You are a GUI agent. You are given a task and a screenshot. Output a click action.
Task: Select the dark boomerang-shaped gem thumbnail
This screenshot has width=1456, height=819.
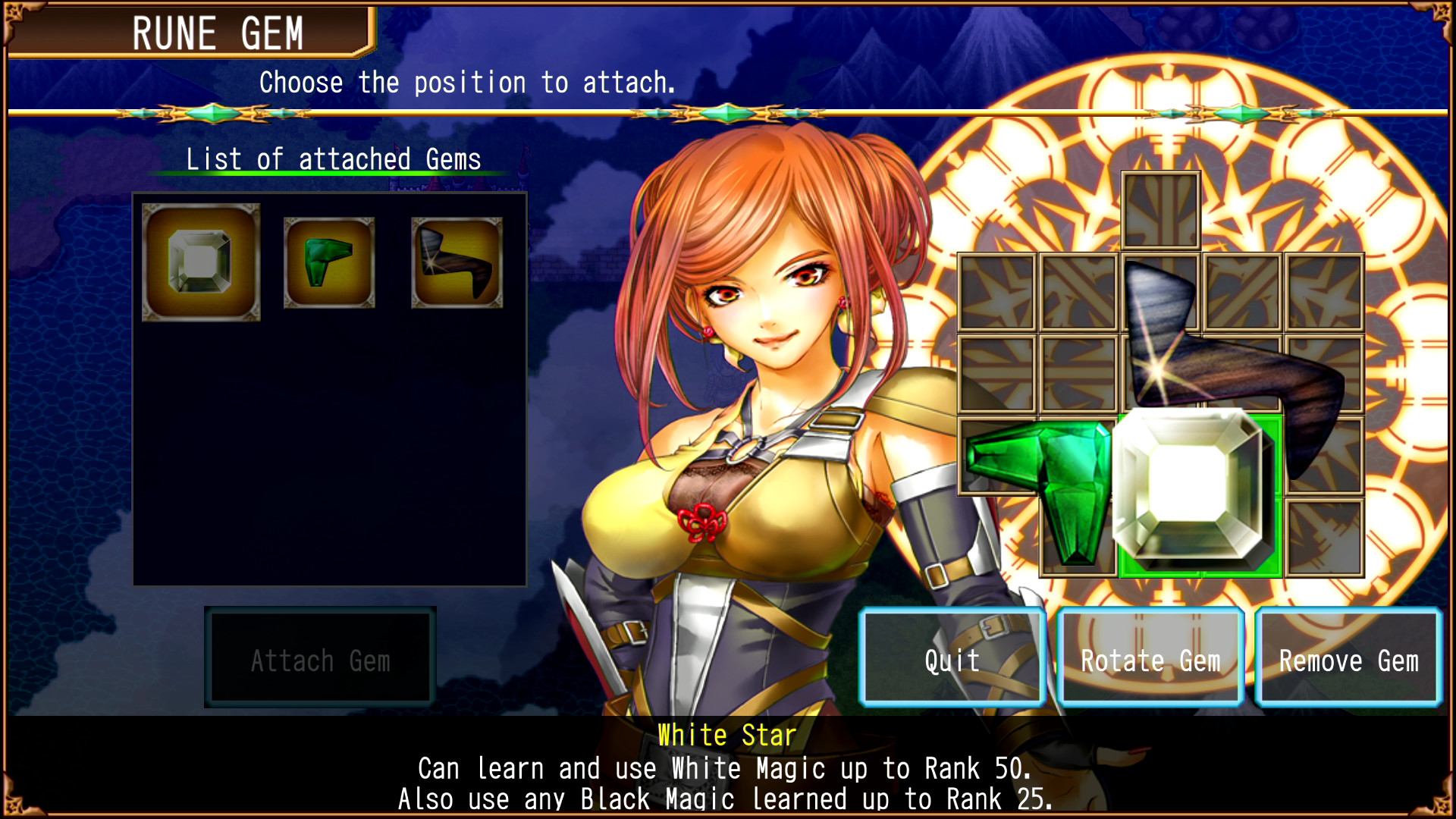pyautogui.click(x=457, y=262)
